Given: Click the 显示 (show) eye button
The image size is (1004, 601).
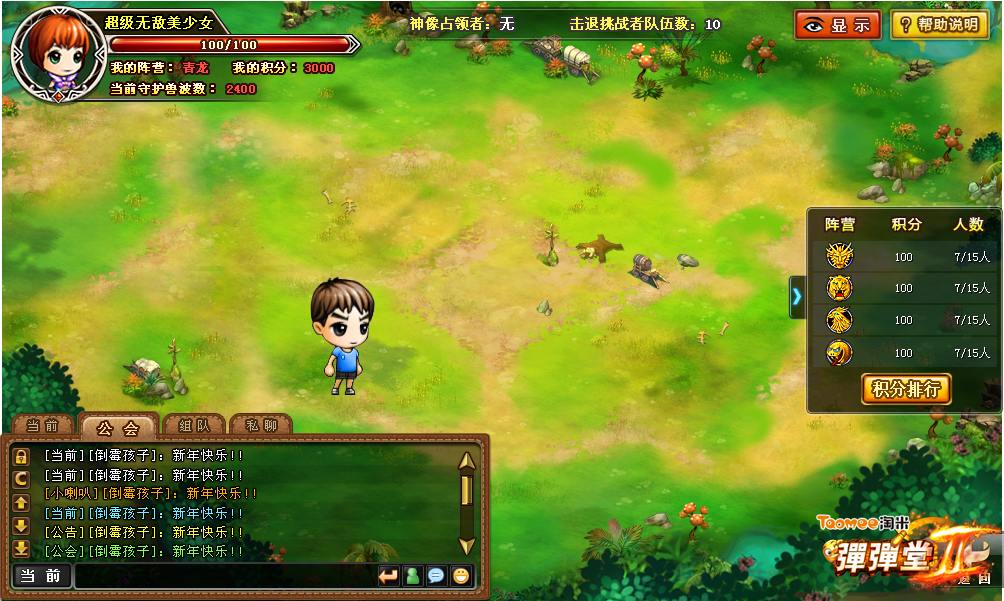Looking at the screenshot, I should pos(837,25).
